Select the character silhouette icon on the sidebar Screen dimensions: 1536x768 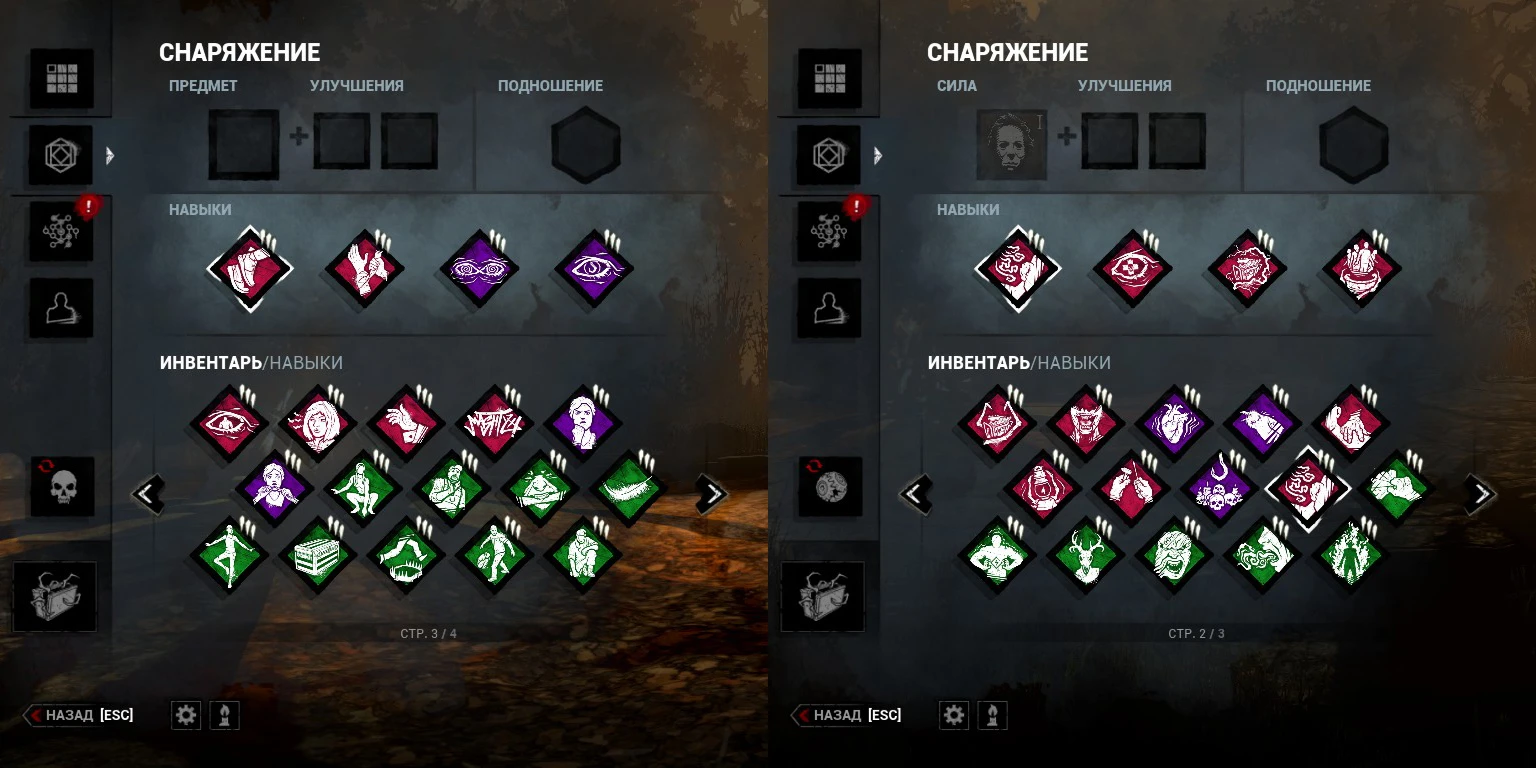(x=62, y=308)
